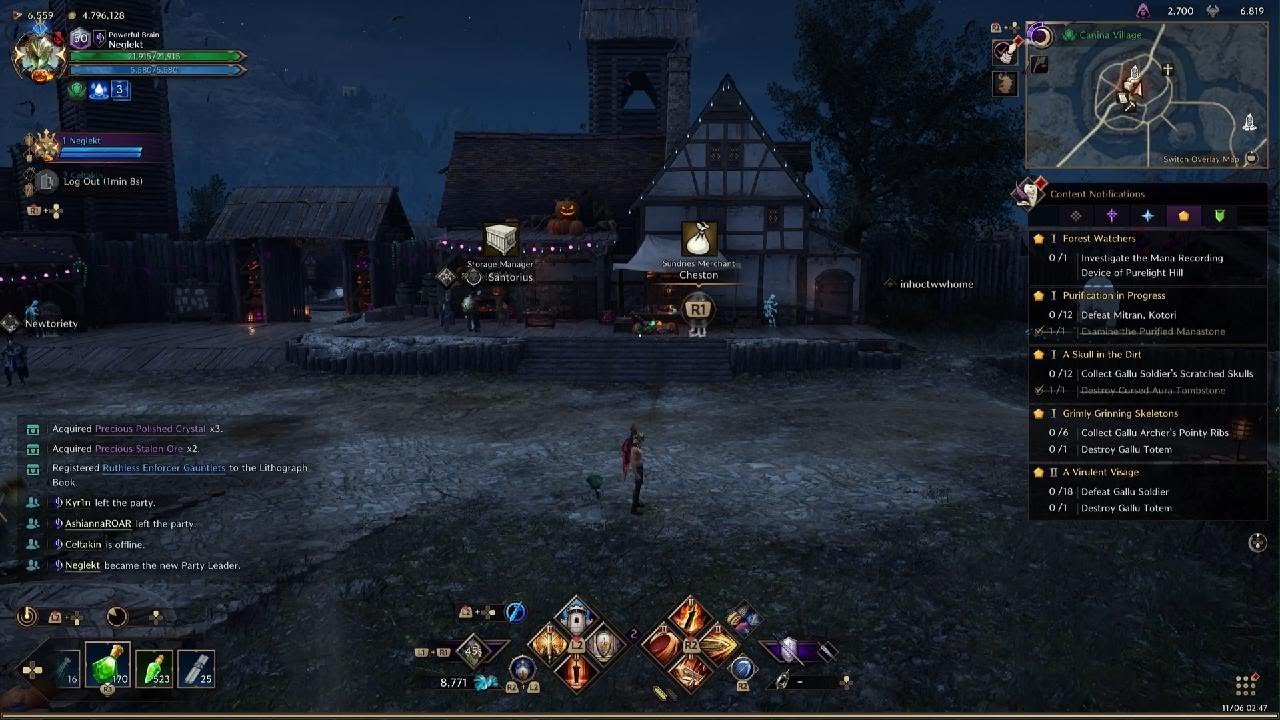Use the small green potion with 523 count
This screenshot has width=1280, height=720.
154,668
